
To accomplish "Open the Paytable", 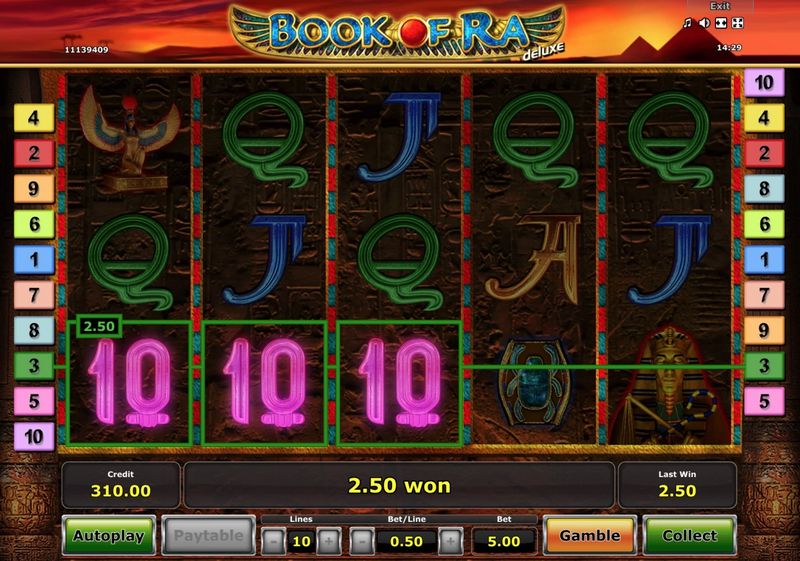I will pos(208,536).
